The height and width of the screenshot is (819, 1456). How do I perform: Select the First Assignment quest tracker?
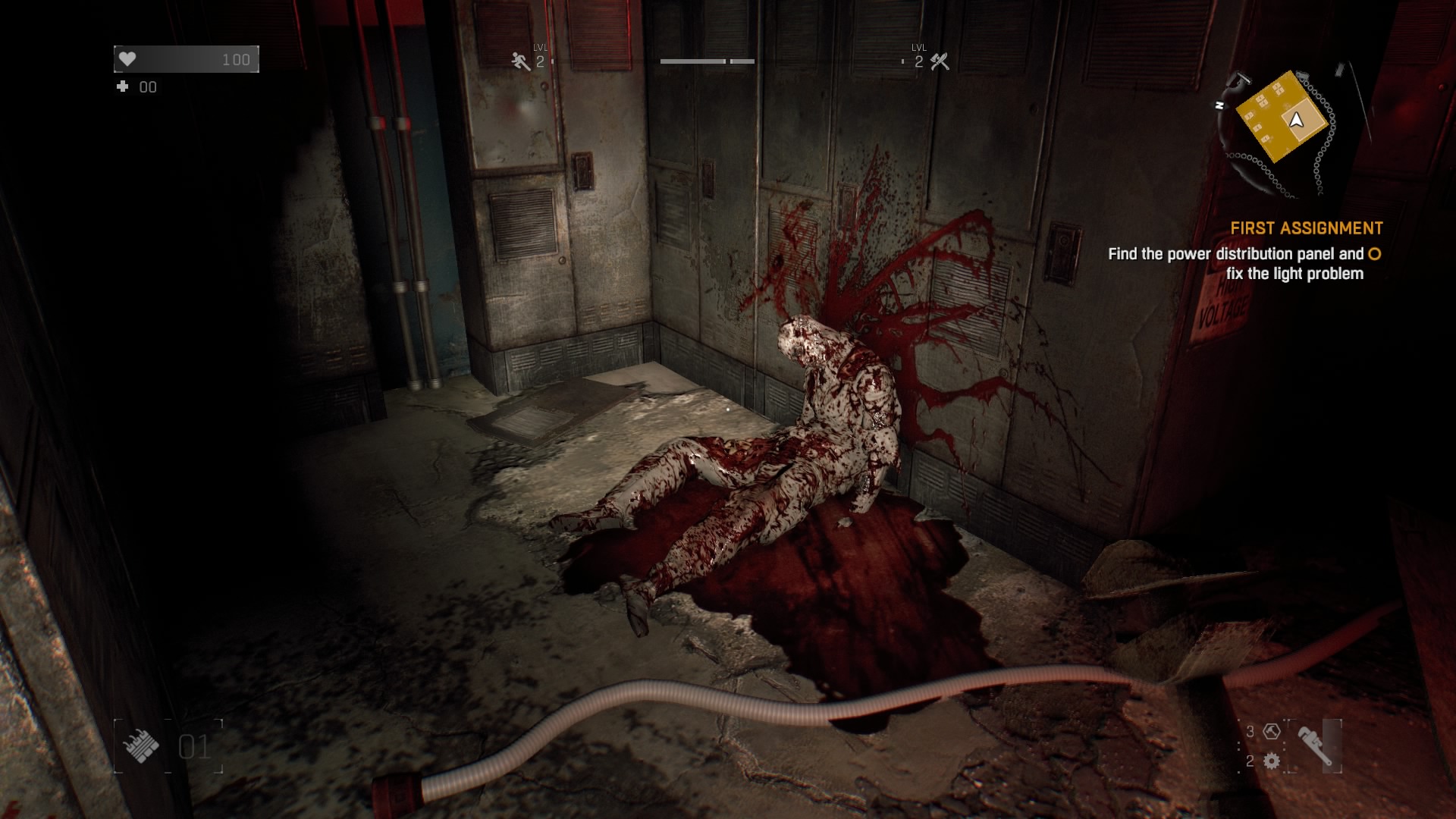(1306, 228)
